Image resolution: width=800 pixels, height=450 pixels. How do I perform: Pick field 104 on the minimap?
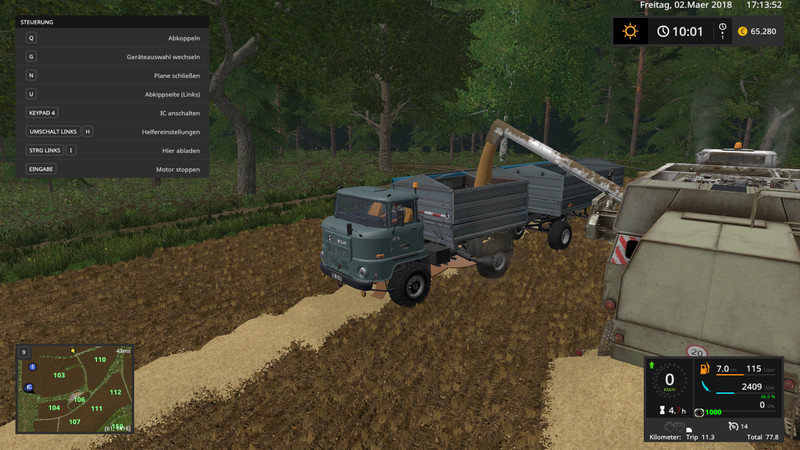pos(54,408)
